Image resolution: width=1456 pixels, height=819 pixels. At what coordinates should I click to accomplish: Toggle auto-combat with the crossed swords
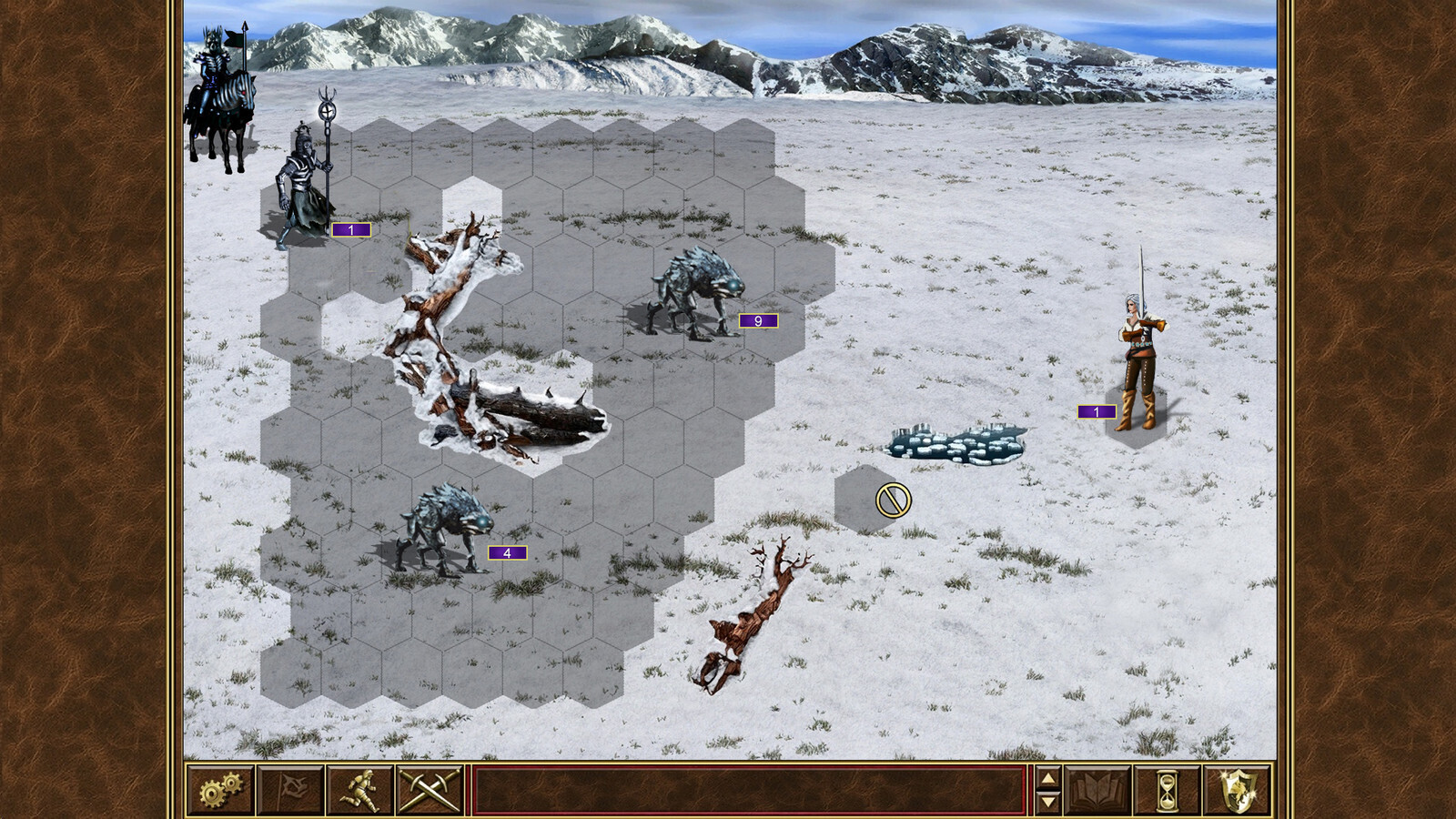430,790
